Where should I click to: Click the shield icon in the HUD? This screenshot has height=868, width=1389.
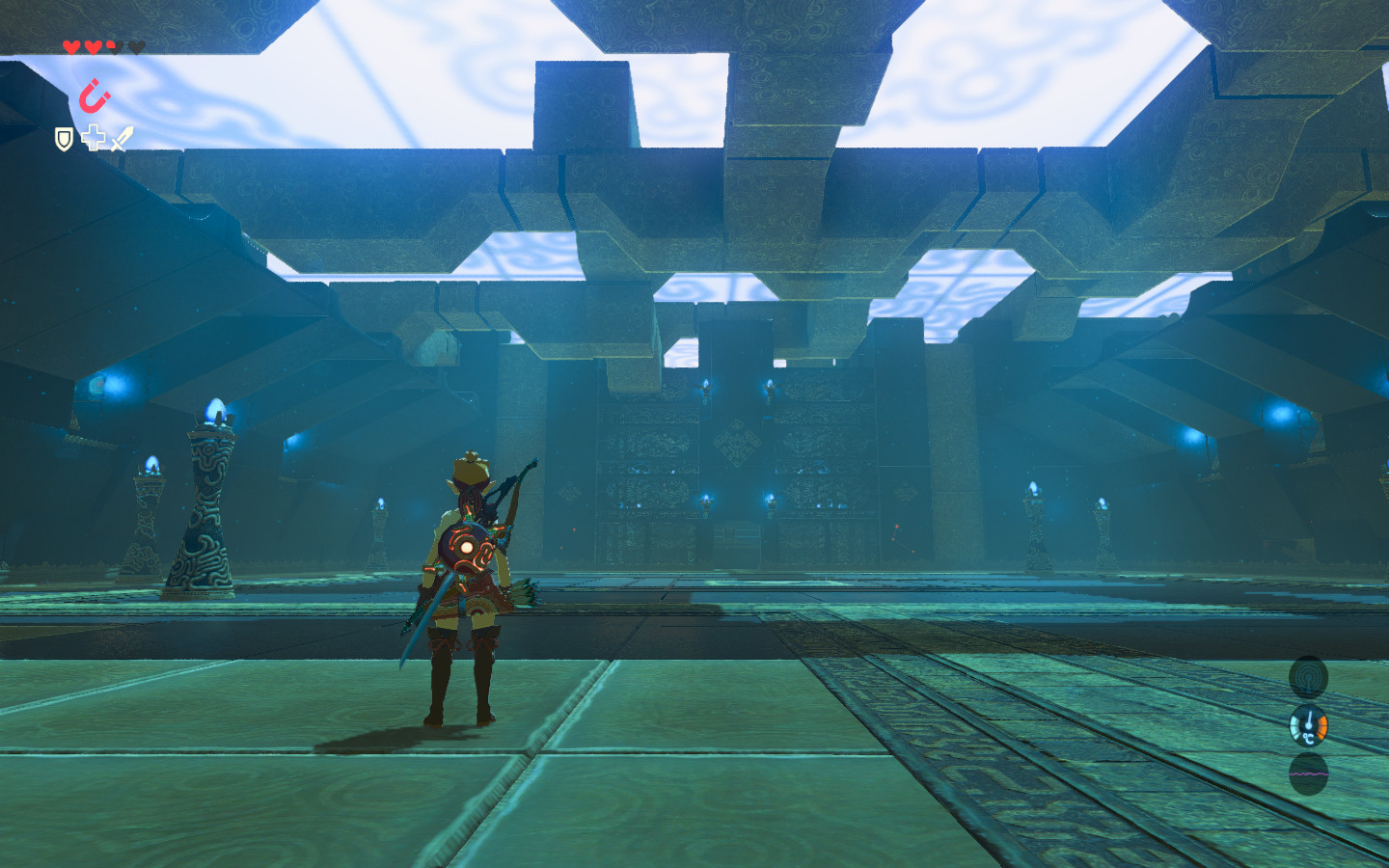64,140
